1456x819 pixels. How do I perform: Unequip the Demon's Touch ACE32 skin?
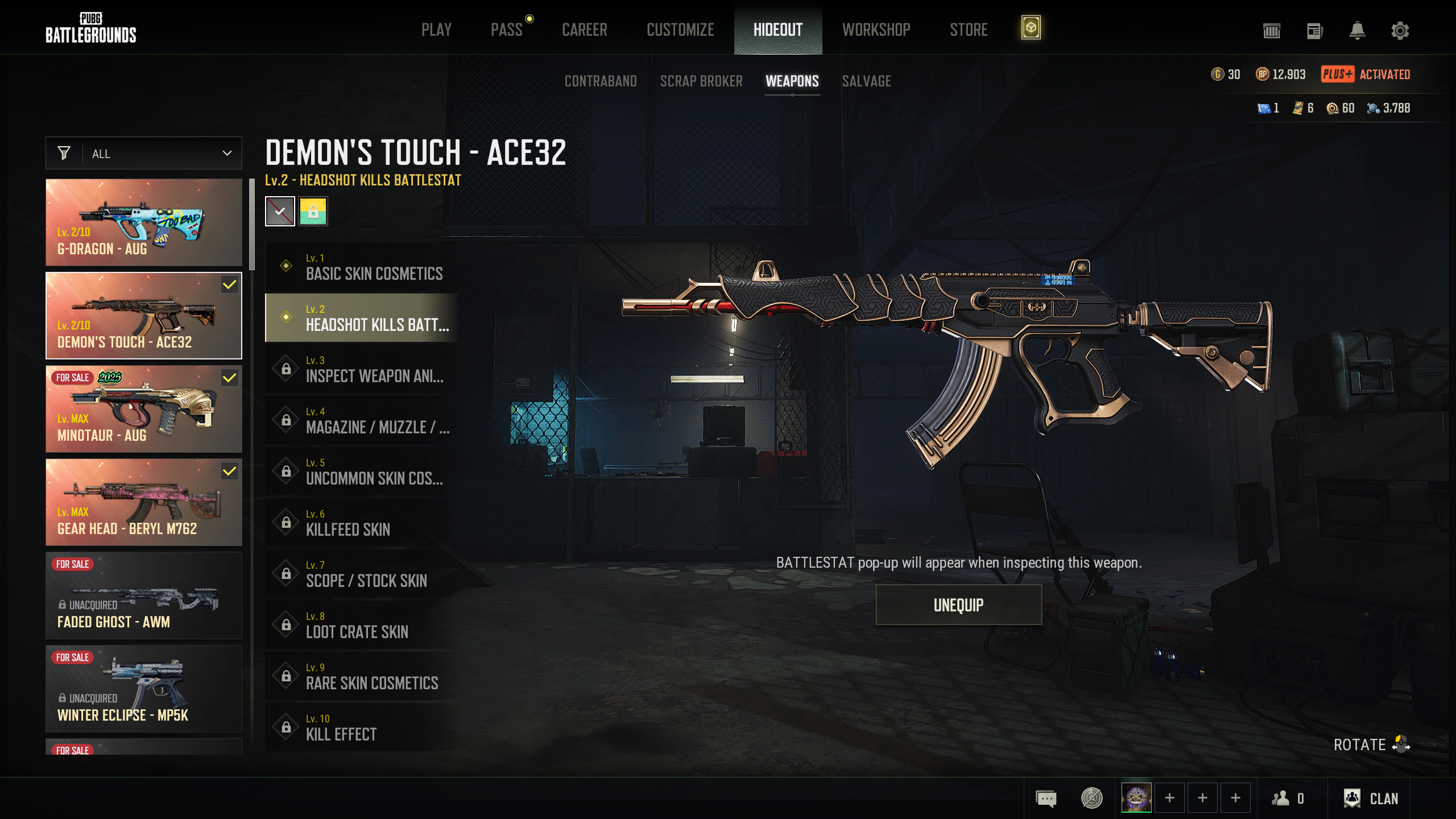(958, 605)
